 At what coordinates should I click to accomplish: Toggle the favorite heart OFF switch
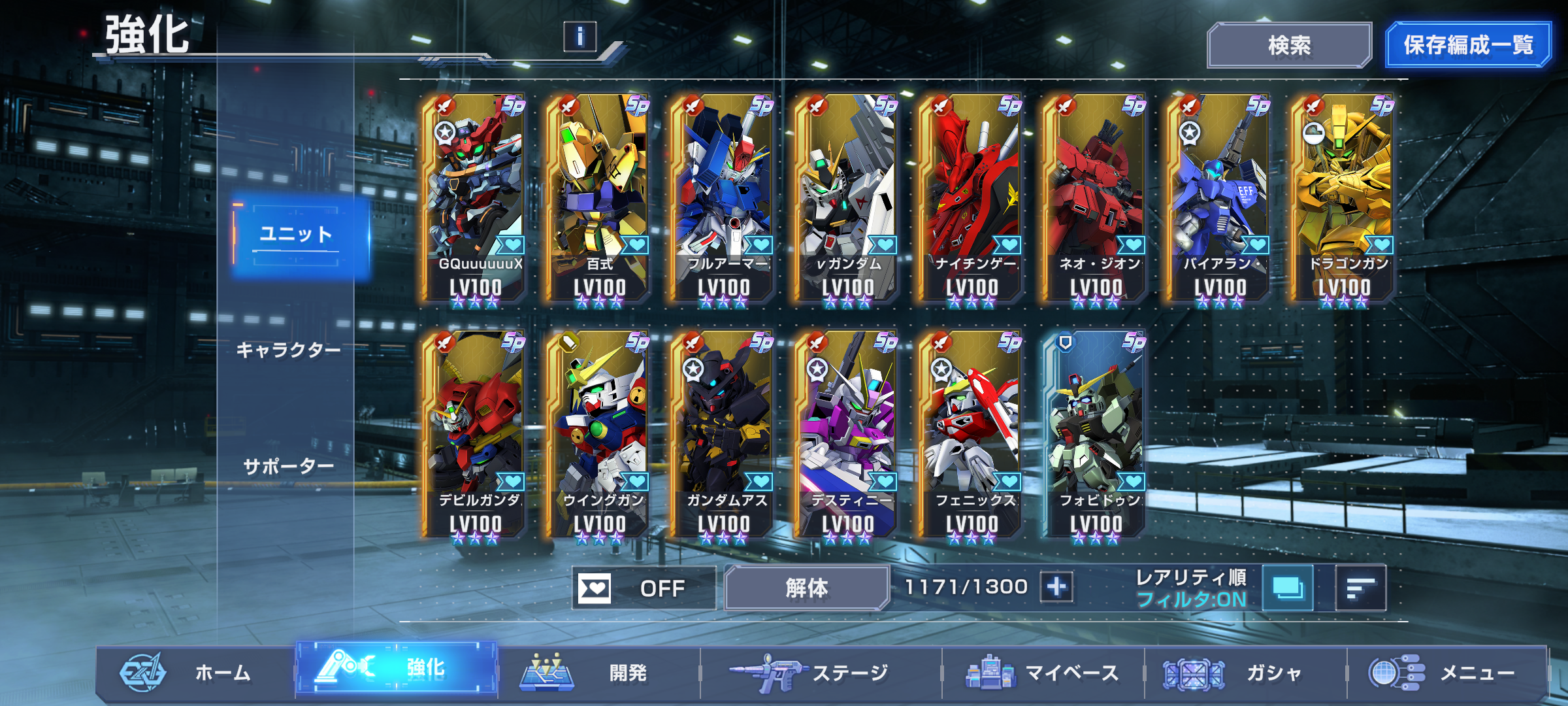(x=644, y=588)
